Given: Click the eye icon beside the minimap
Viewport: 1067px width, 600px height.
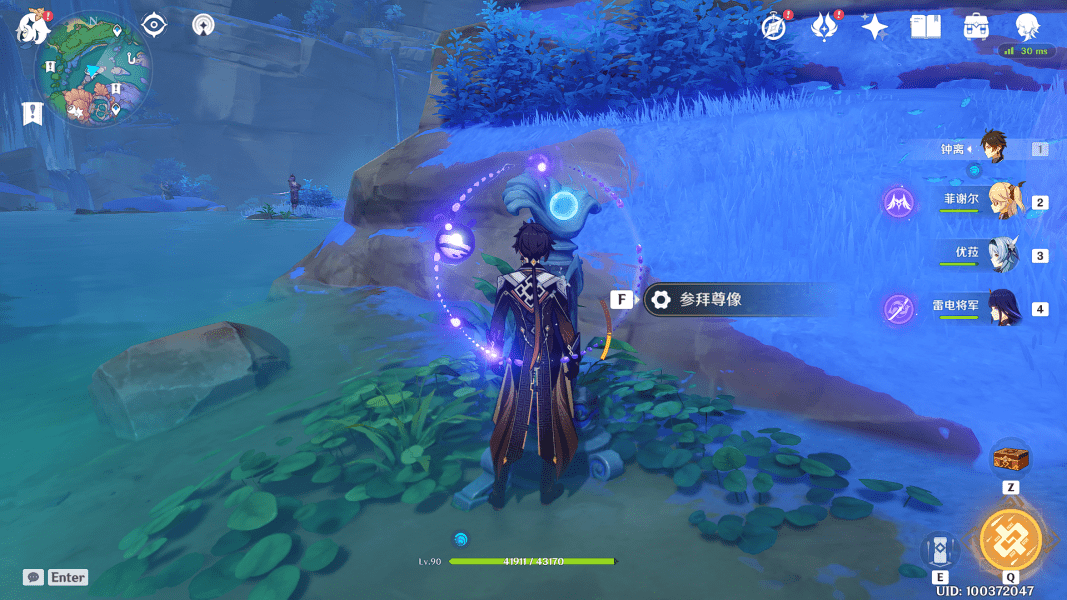Looking at the screenshot, I should 154,24.
